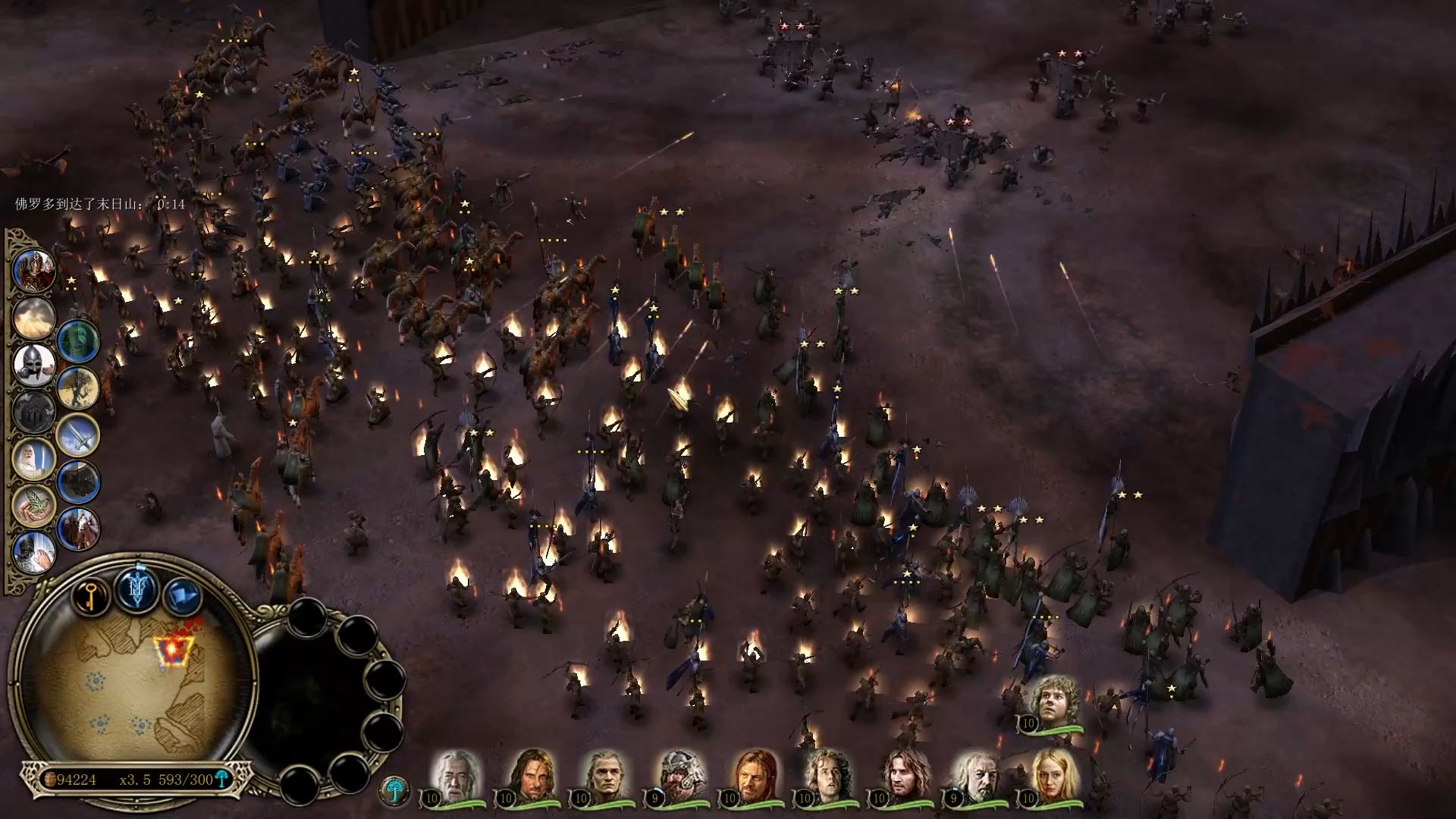Use the healing leaf in hands power
This screenshot has height=819, width=1456.
[34, 506]
